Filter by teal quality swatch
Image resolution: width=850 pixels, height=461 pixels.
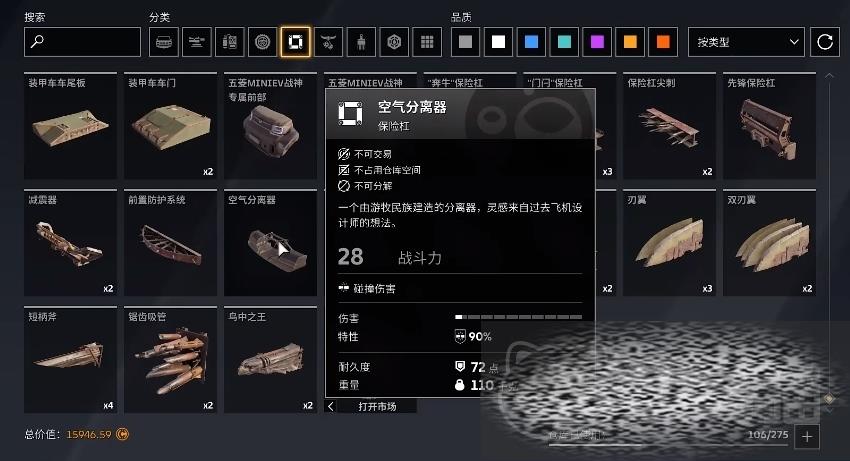(564, 42)
